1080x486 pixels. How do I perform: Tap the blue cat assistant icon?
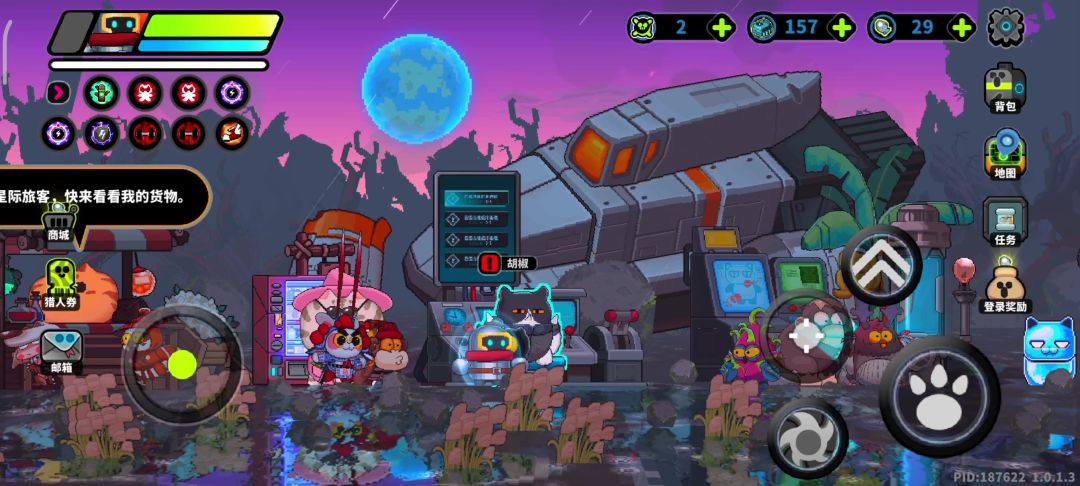1050,352
